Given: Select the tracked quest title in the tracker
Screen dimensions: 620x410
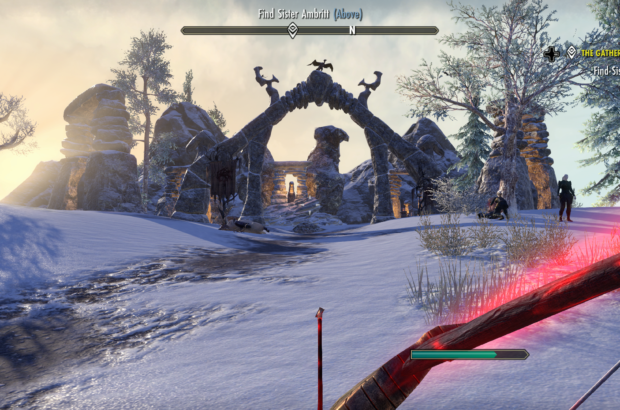Looking at the screenshot, I should [600, 52].
